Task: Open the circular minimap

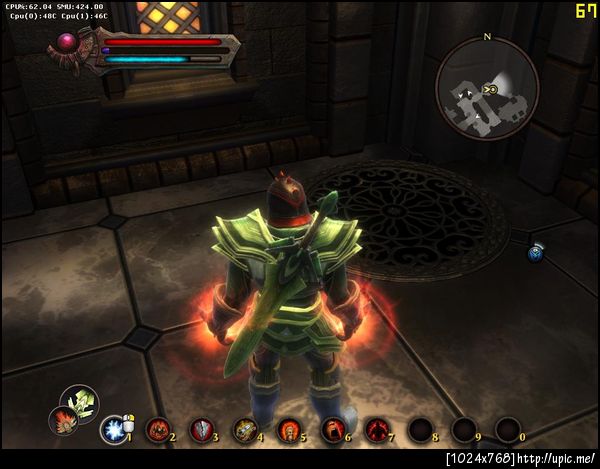Action: click(487, 89)
